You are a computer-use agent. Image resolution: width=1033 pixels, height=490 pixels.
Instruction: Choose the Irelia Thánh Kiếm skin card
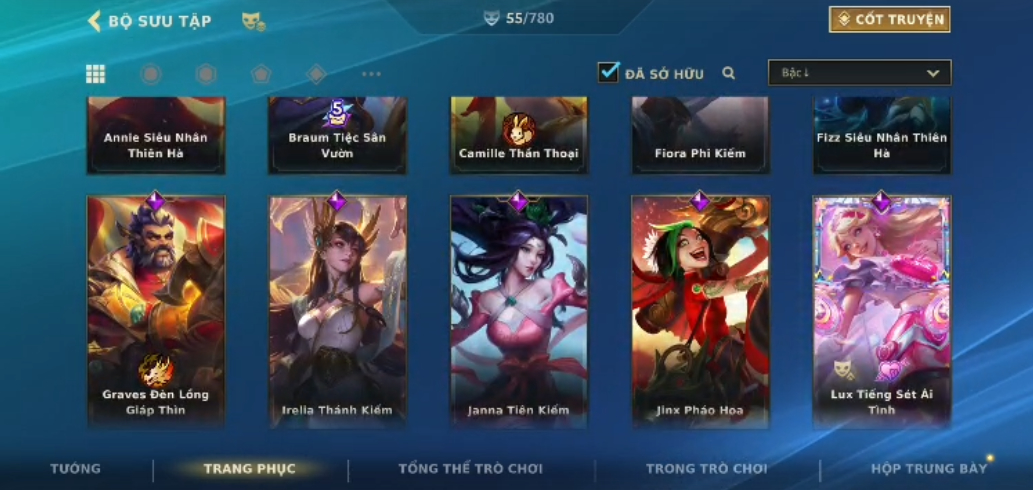338,310
